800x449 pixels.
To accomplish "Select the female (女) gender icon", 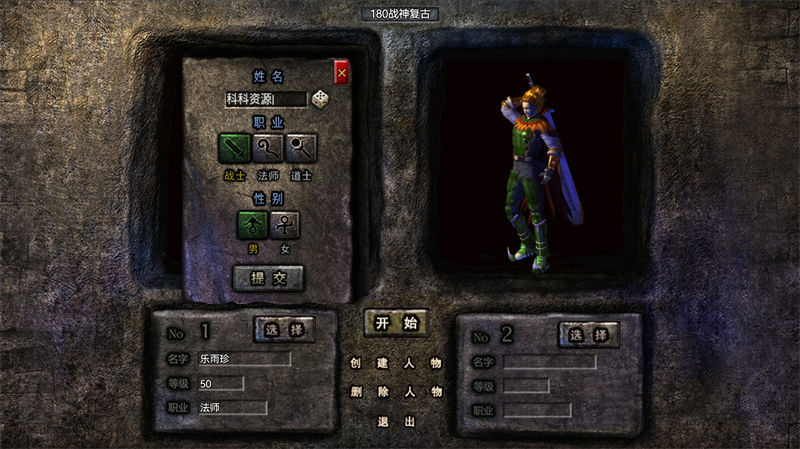I will pos(285,224).
